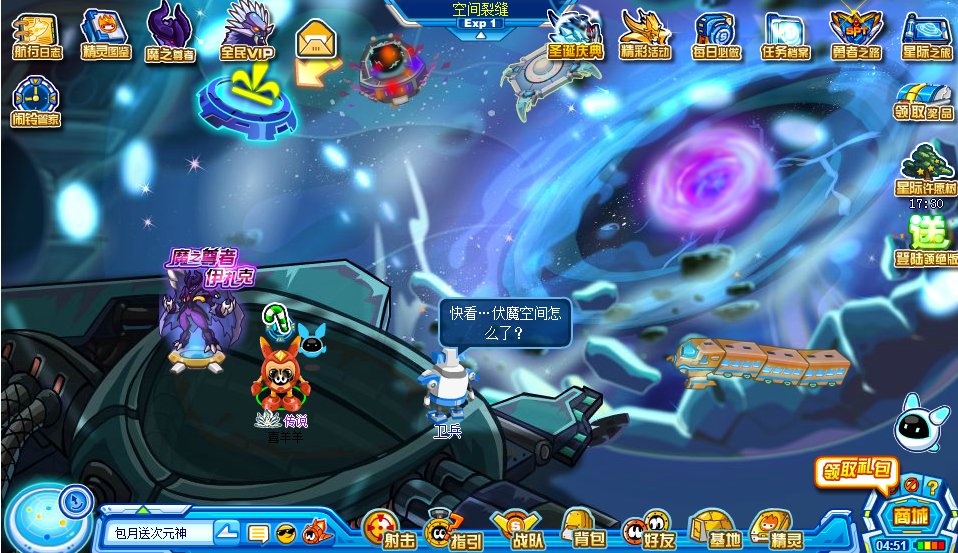Open the 星际之旅 icon
This screenshot has height=553, width=958.
point(926,33)
